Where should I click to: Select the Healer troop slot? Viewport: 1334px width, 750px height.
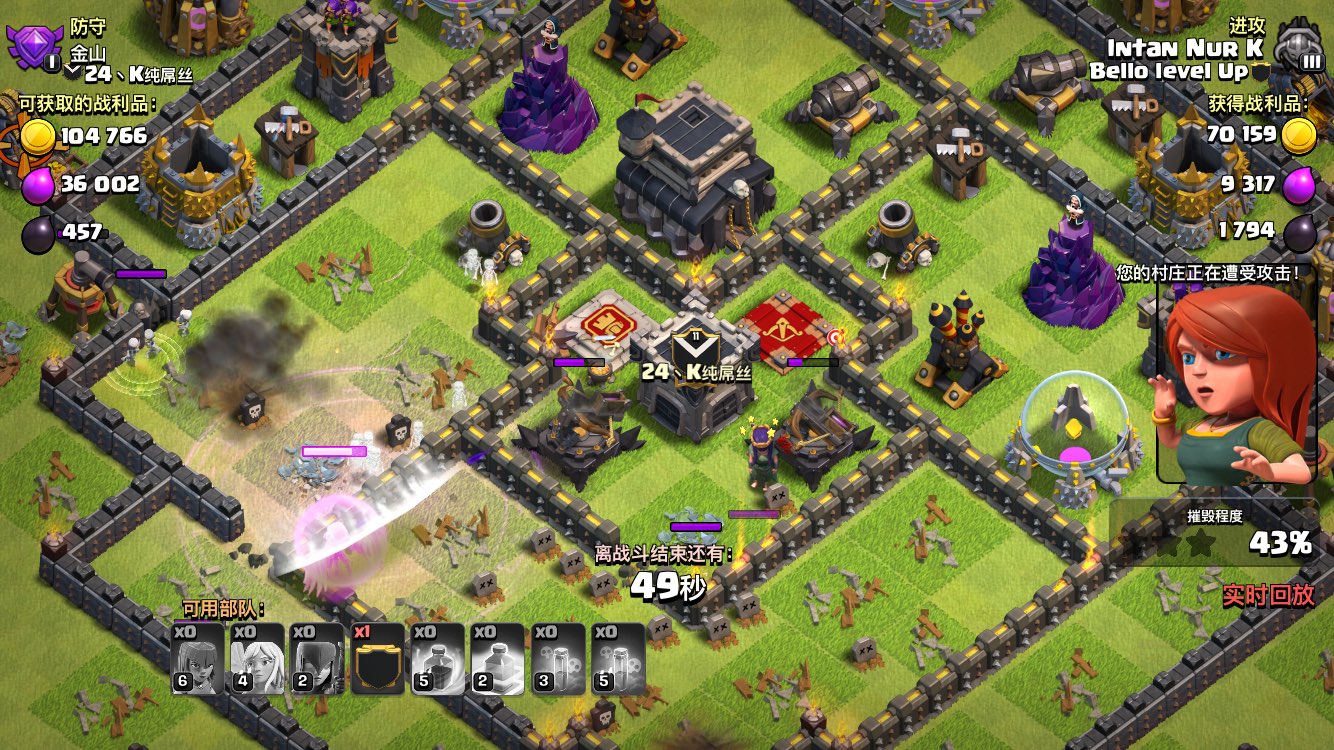(x=257, y=658)
